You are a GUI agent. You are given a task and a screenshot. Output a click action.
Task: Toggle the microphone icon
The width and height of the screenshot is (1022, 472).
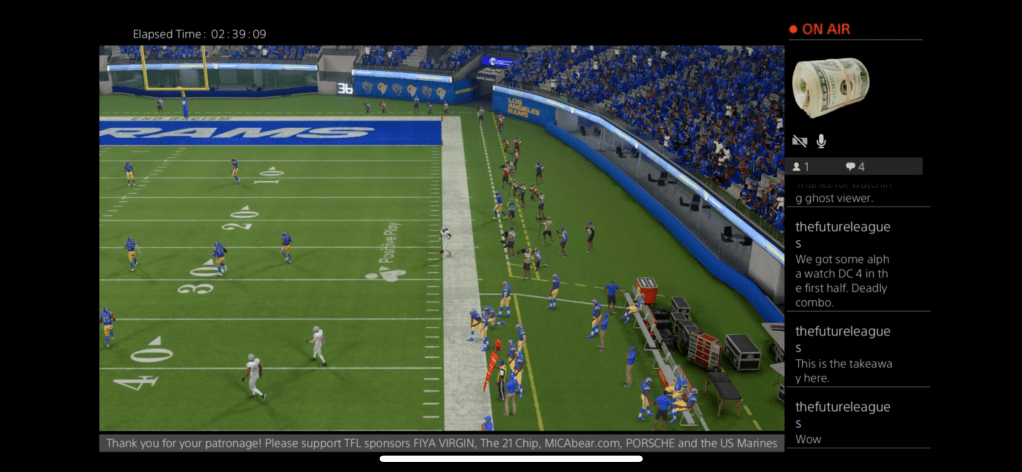pyautogui.click(x=822, y=142)
